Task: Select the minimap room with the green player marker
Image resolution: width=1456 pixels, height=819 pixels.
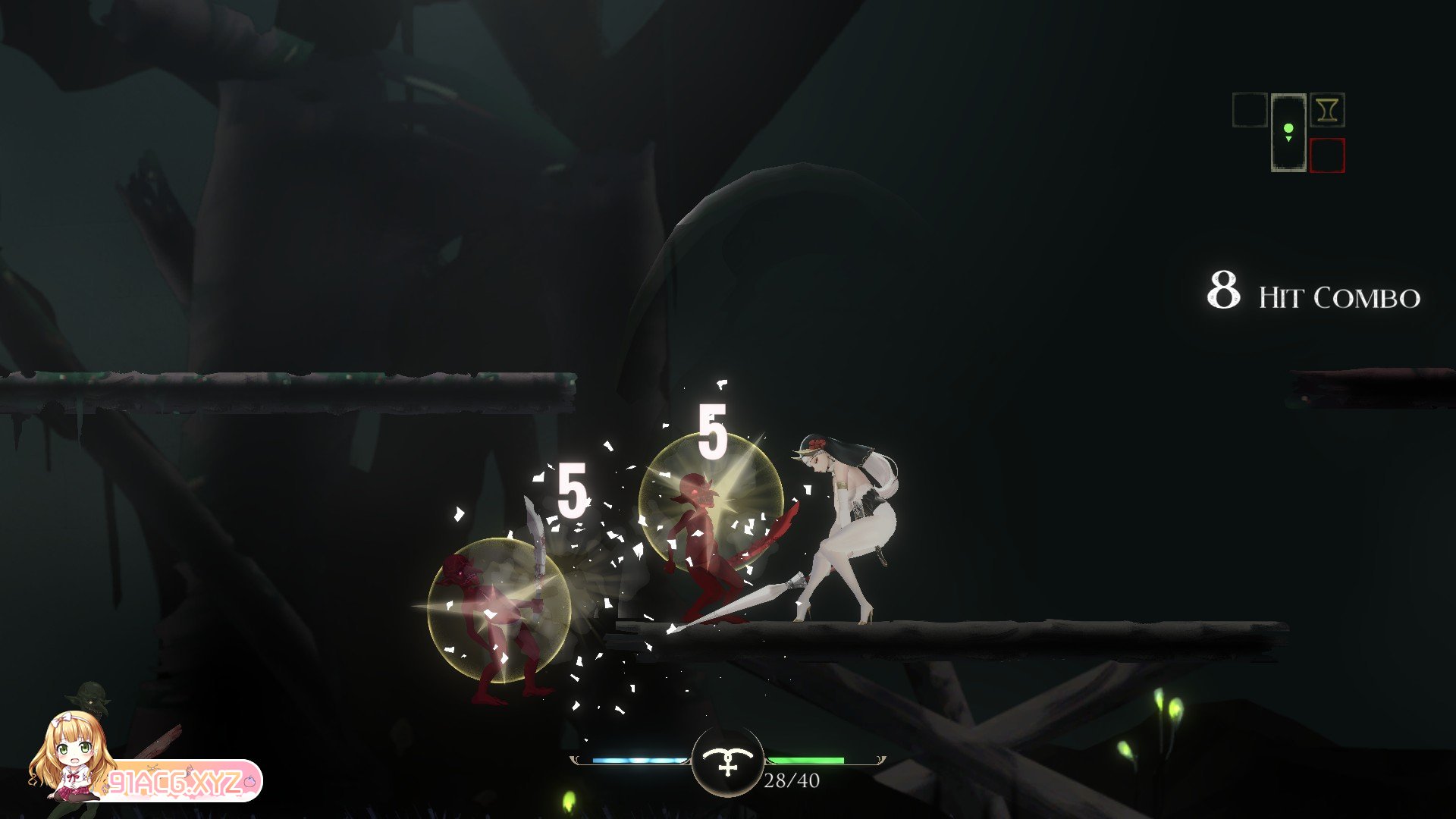Action: click(x=1288, y=133)
